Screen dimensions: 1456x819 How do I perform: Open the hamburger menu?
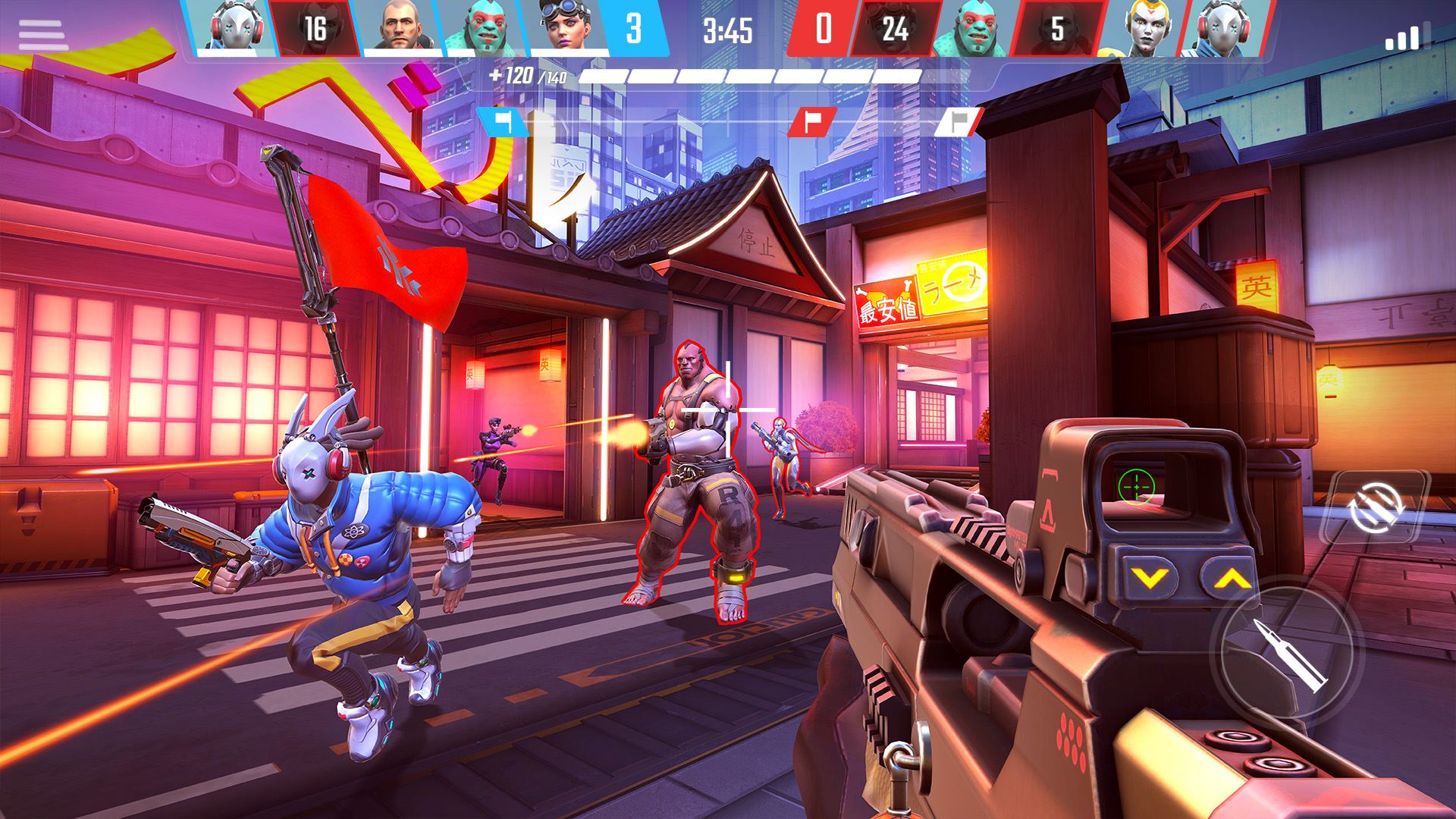[43, 36]
